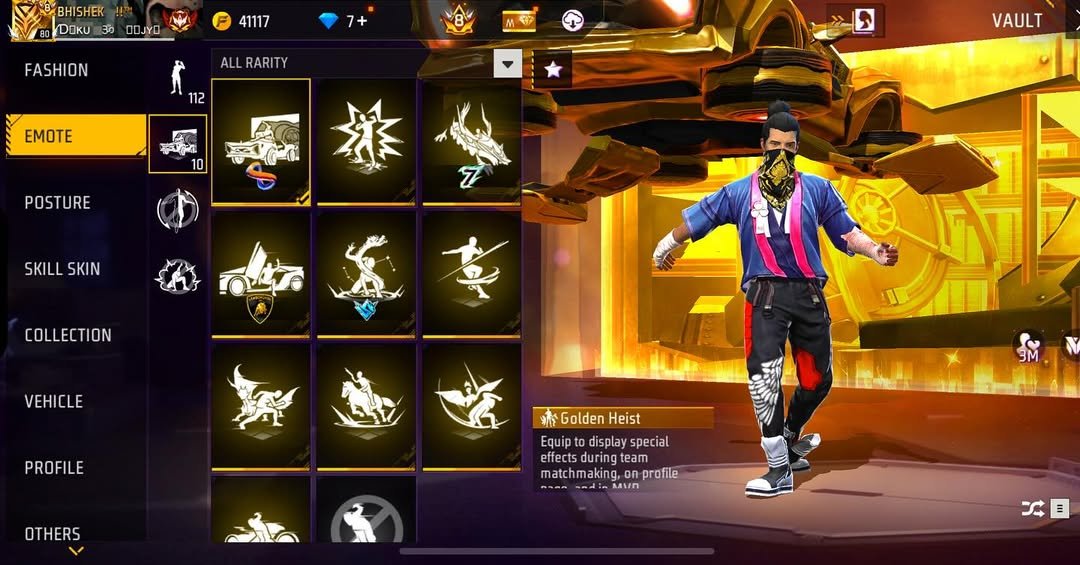Switch to the Profile tab

point(54,467)
